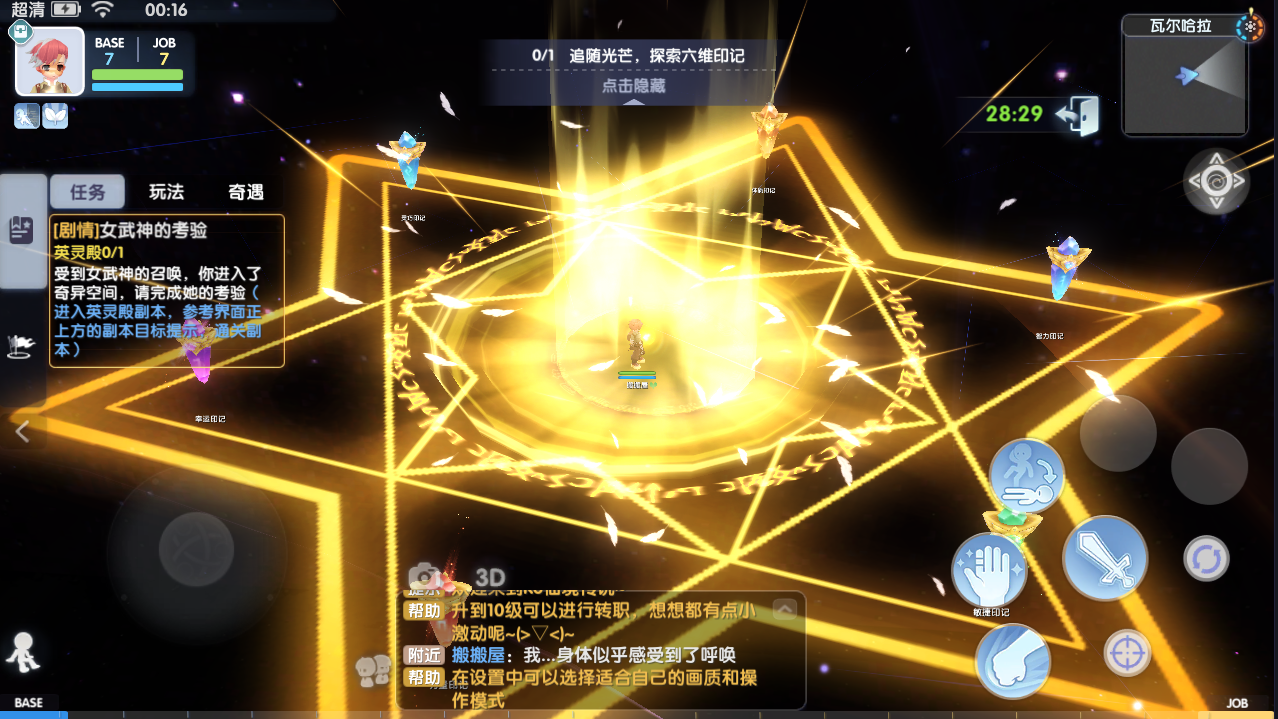Tap the open hand skill button
1278x719 pixels.
990,571
